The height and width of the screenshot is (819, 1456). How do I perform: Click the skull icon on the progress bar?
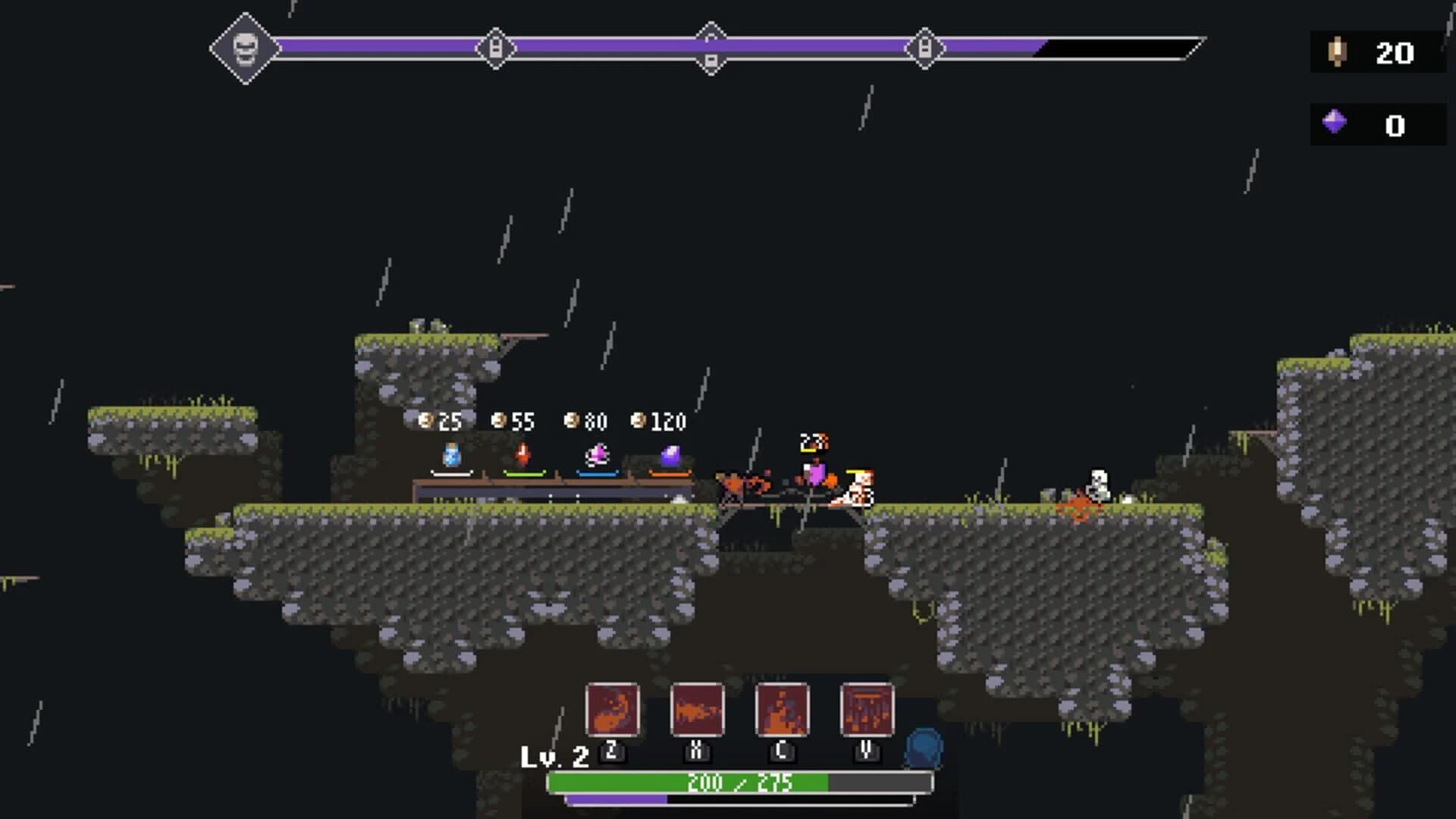pyautogui.click(x=245, y=48)
